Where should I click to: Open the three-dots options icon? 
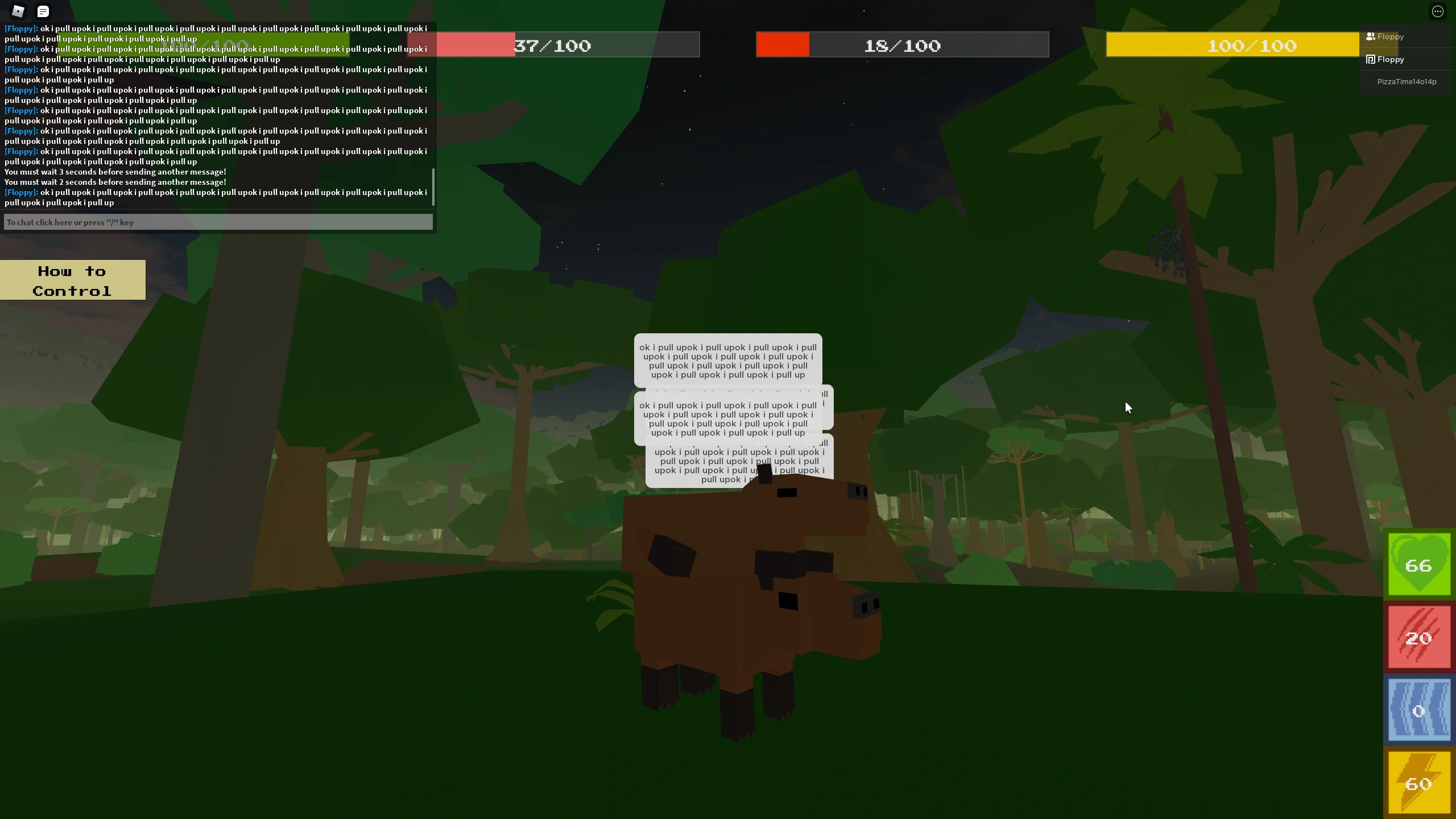click(x=1438, y=11)
